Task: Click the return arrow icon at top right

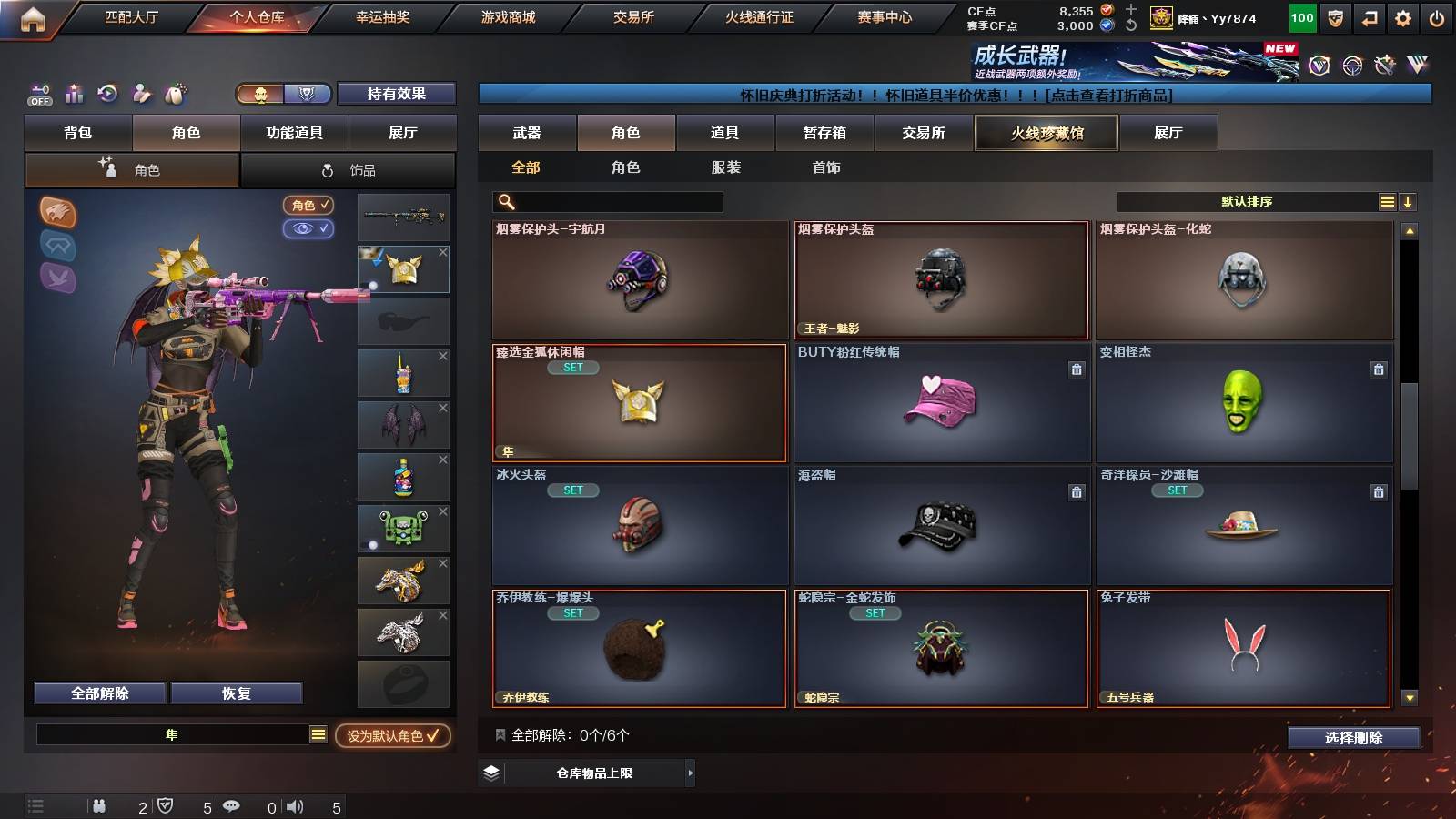Action: click(1370, 15)
